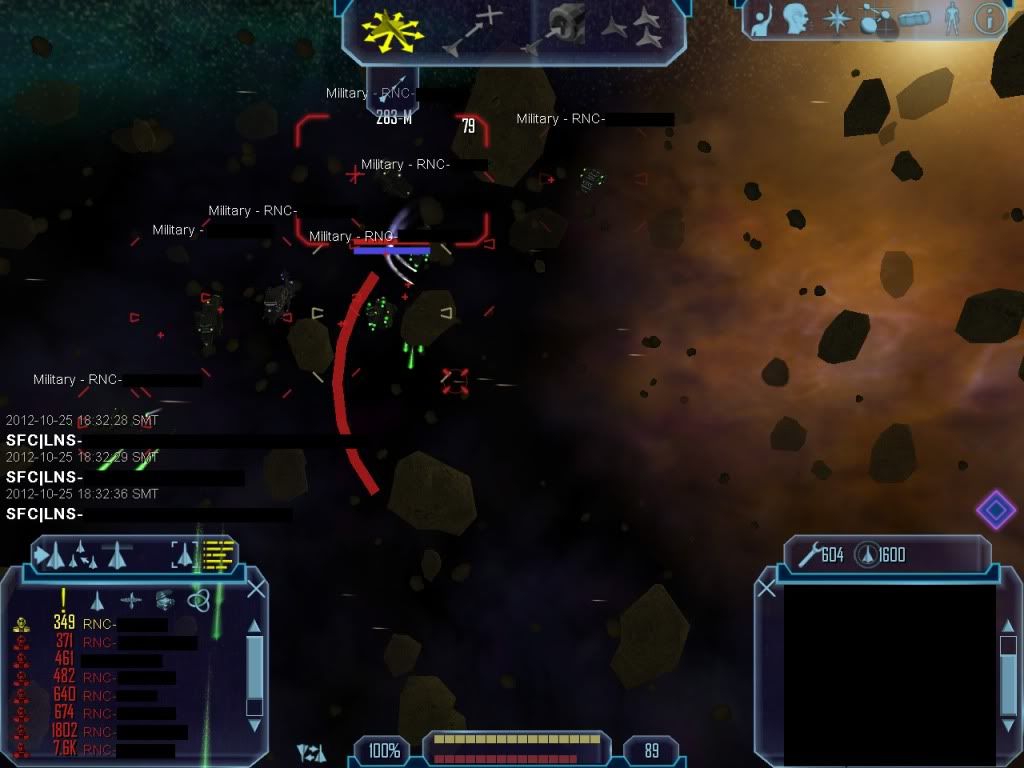Image resolution: width=1024 pixels, height=768 pixels.
Task: Click the purple diamond indicator
Action: pyautogui.click(x=995, y=510)
